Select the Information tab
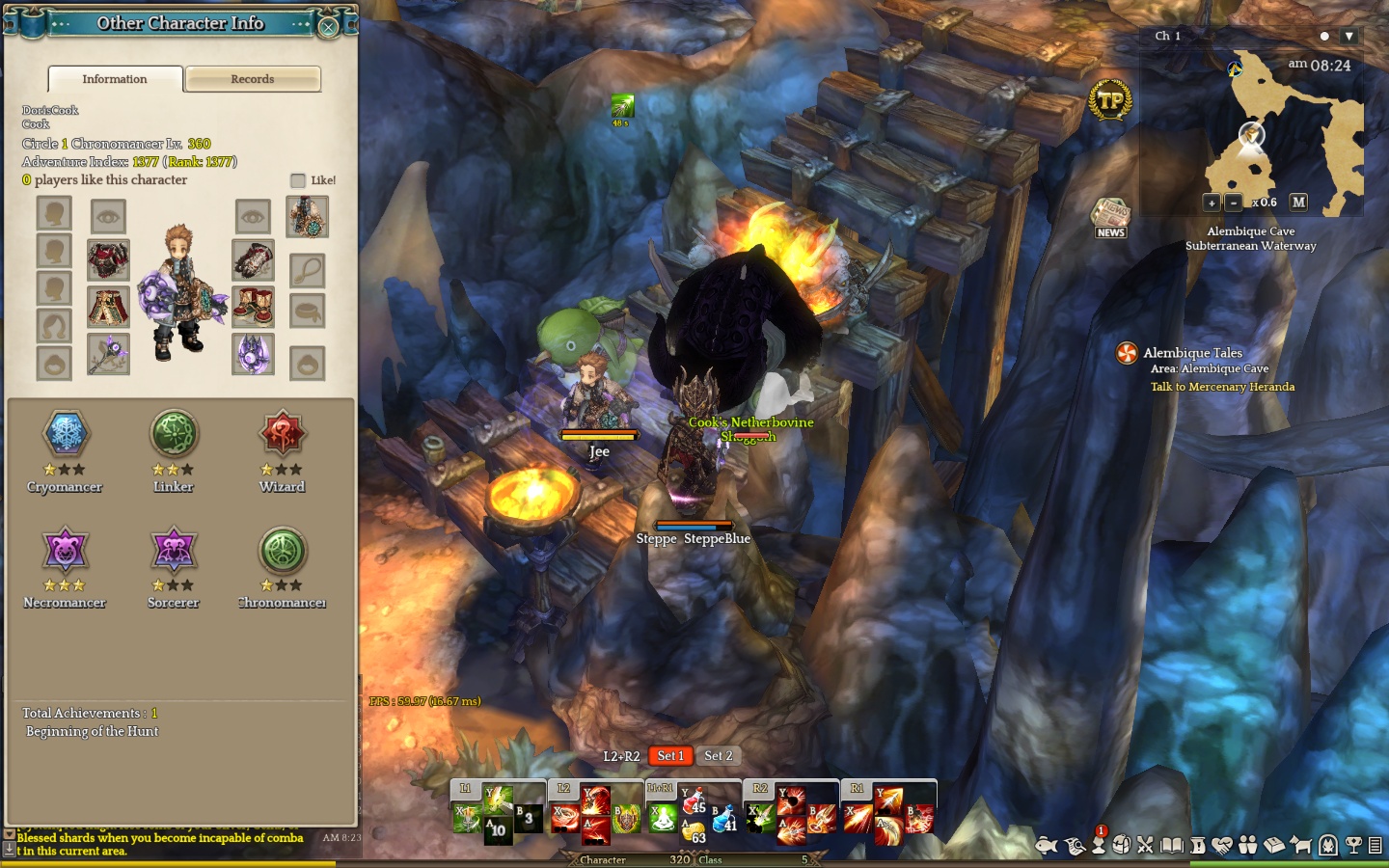Screen dimensions: 1389x868 click(115, 79)
